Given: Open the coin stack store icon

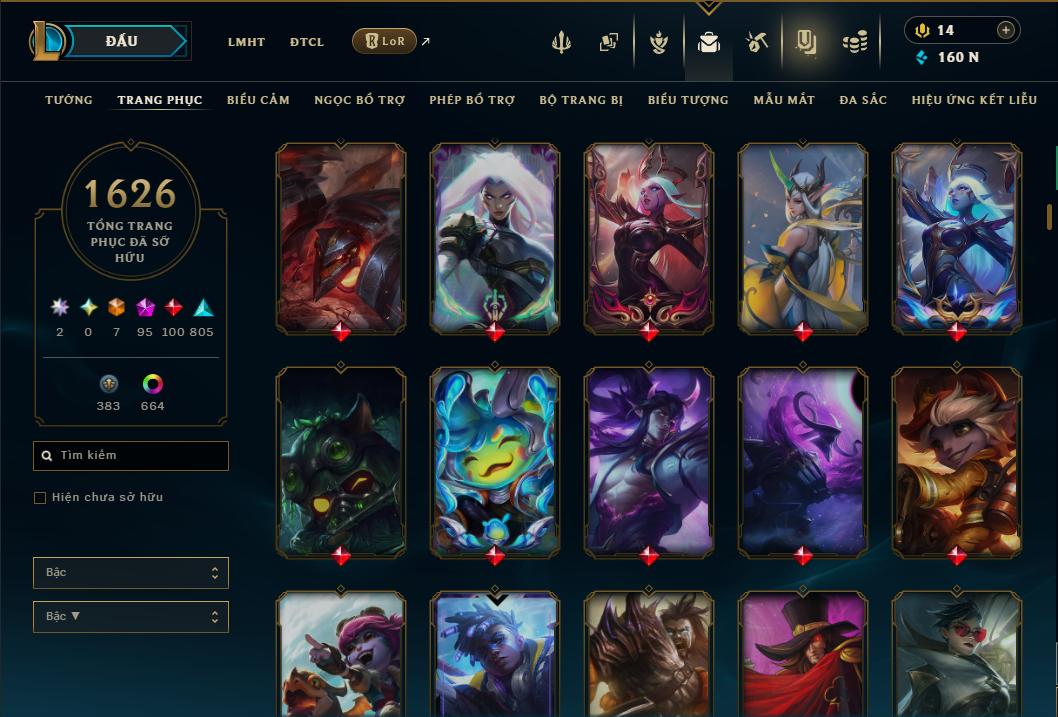Looking at the screenshot, I should pyautogui.click(x=854, y=42).
